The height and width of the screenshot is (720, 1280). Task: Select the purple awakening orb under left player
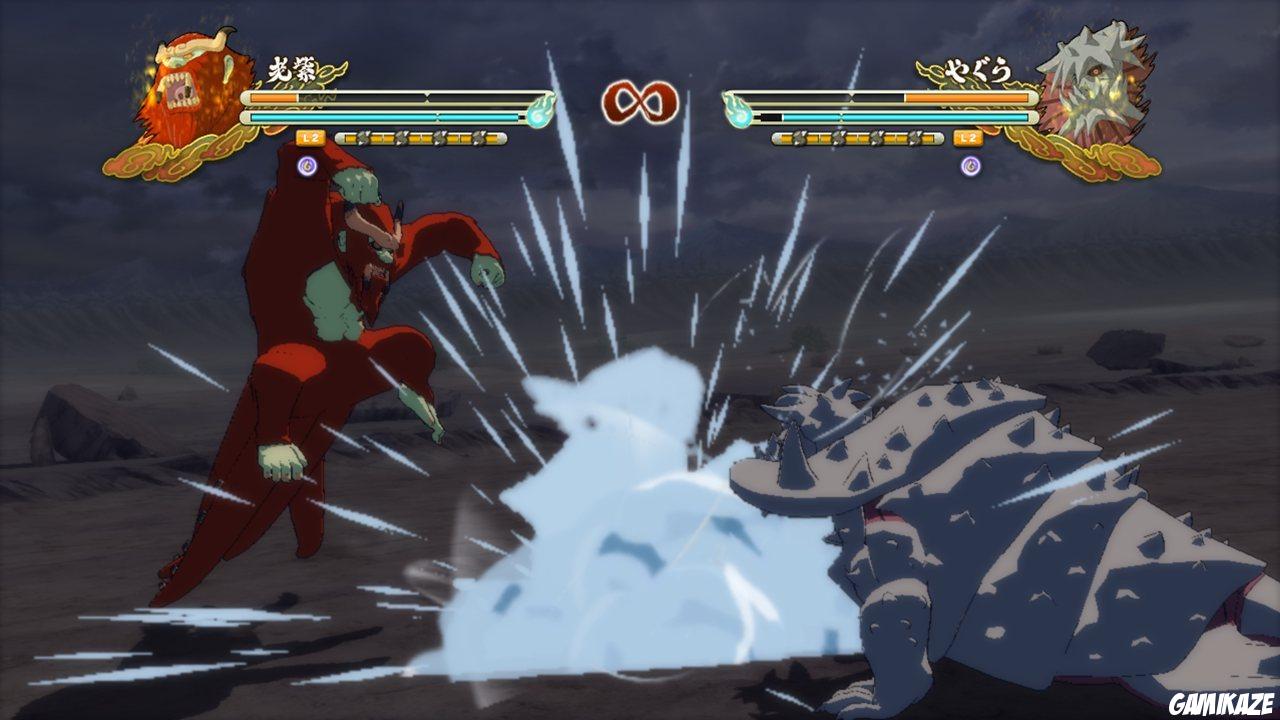coord(307,164)
